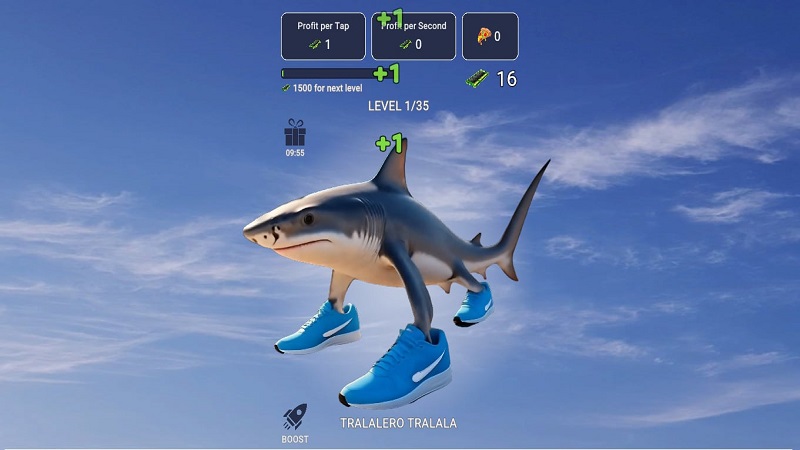The width and height of the screenshot is (800, 450).
Task: Claim the timed gift box
Action: point(295,136)
